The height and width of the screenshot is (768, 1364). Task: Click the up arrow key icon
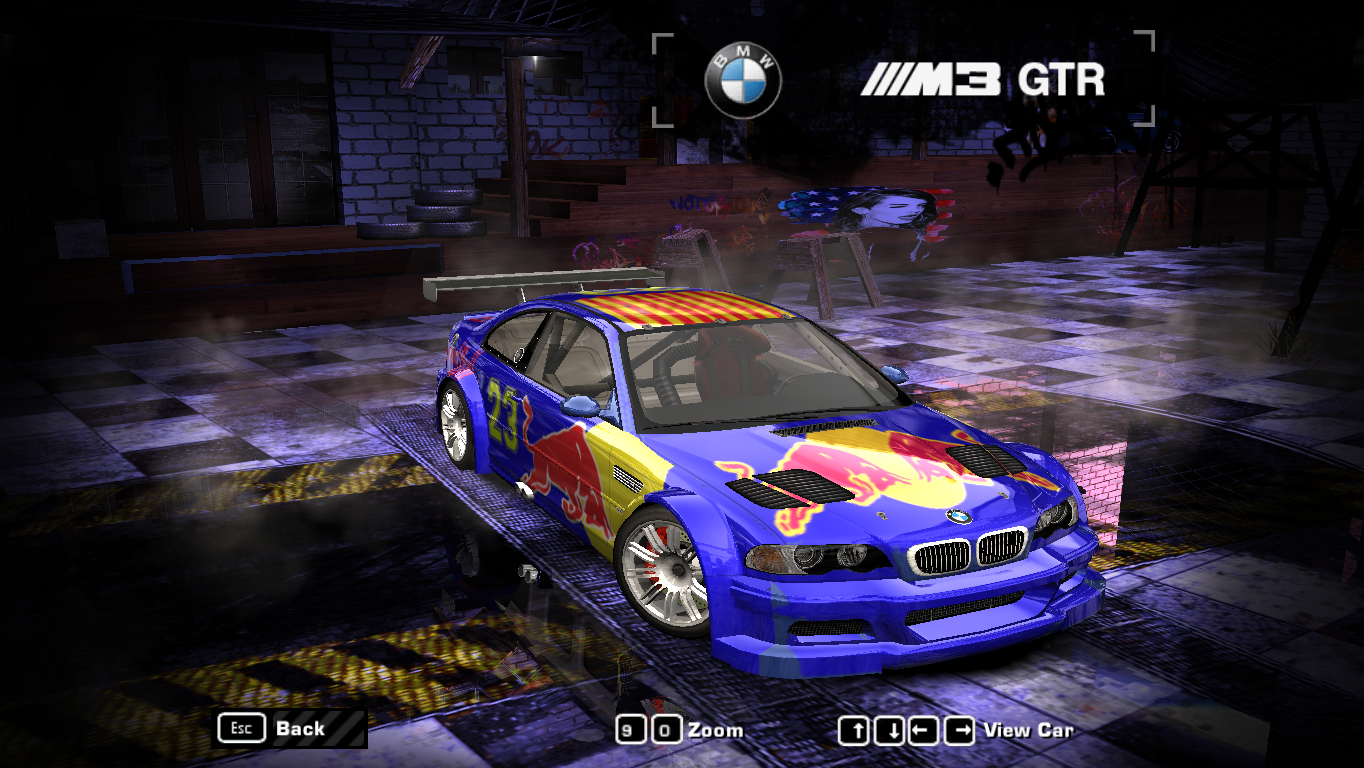tap(855, 730)
